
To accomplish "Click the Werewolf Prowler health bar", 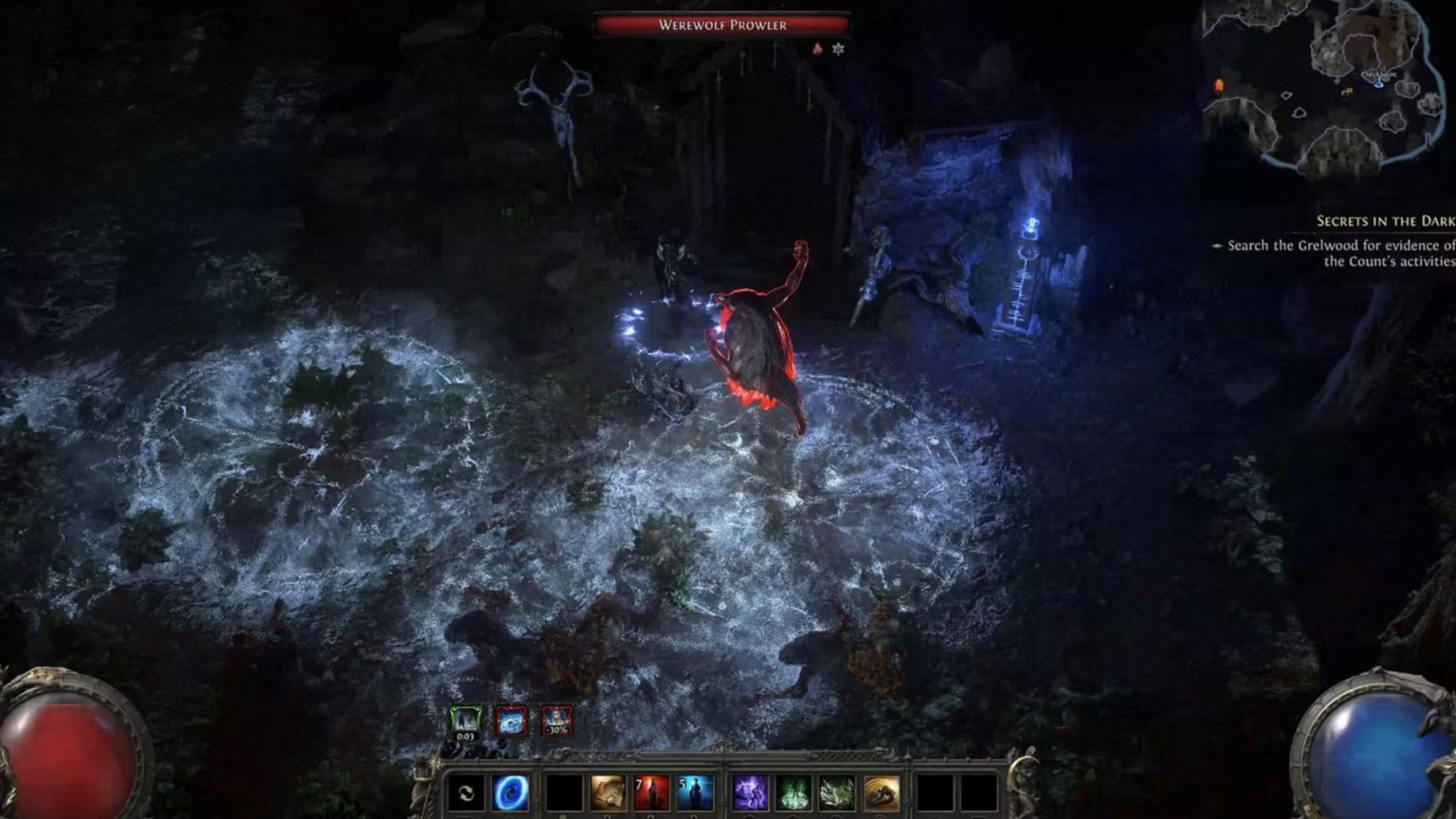I will pyautogui.click(x=724, y=26).
